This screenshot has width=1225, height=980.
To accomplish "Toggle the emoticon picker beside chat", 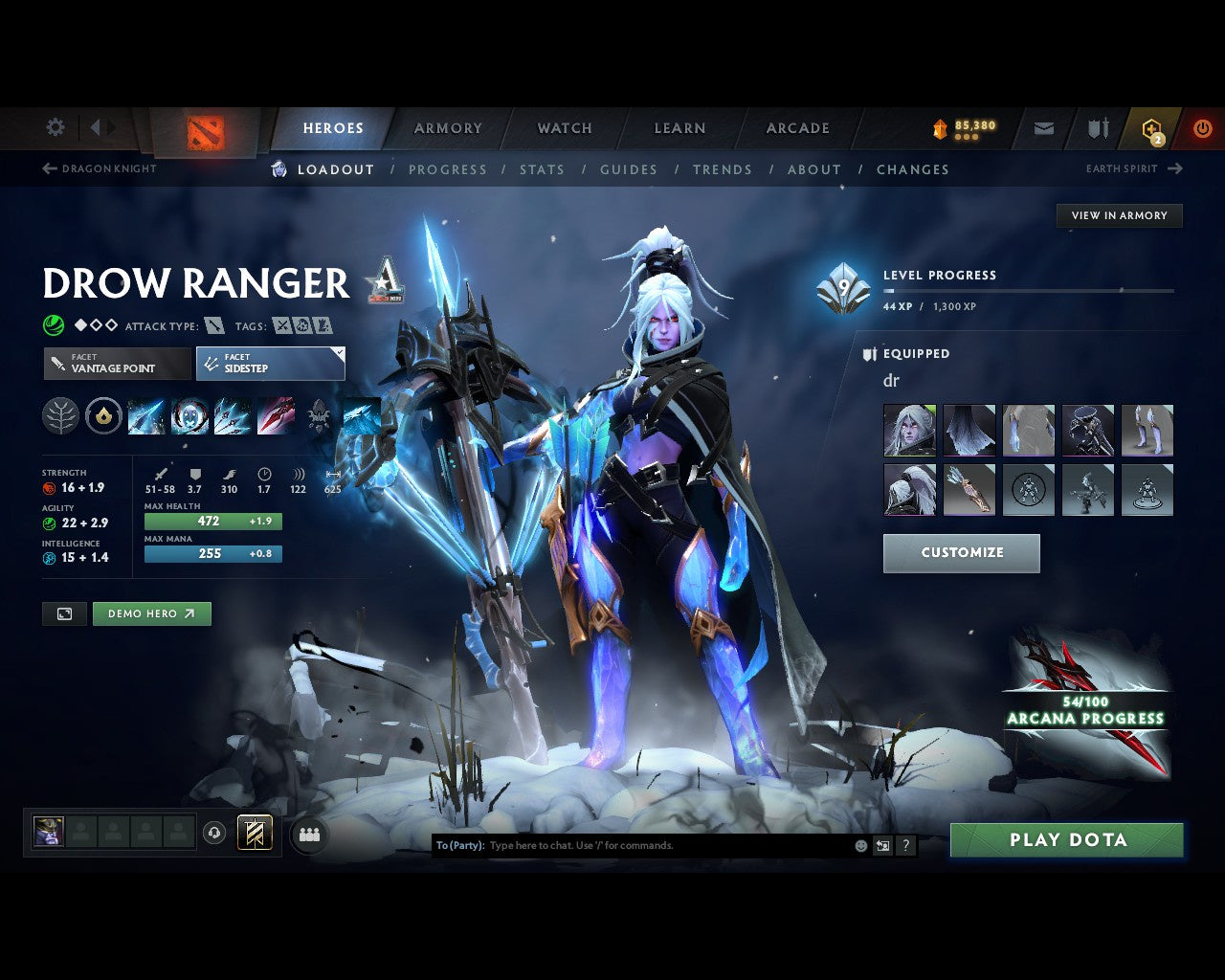I will pos(858,845).
